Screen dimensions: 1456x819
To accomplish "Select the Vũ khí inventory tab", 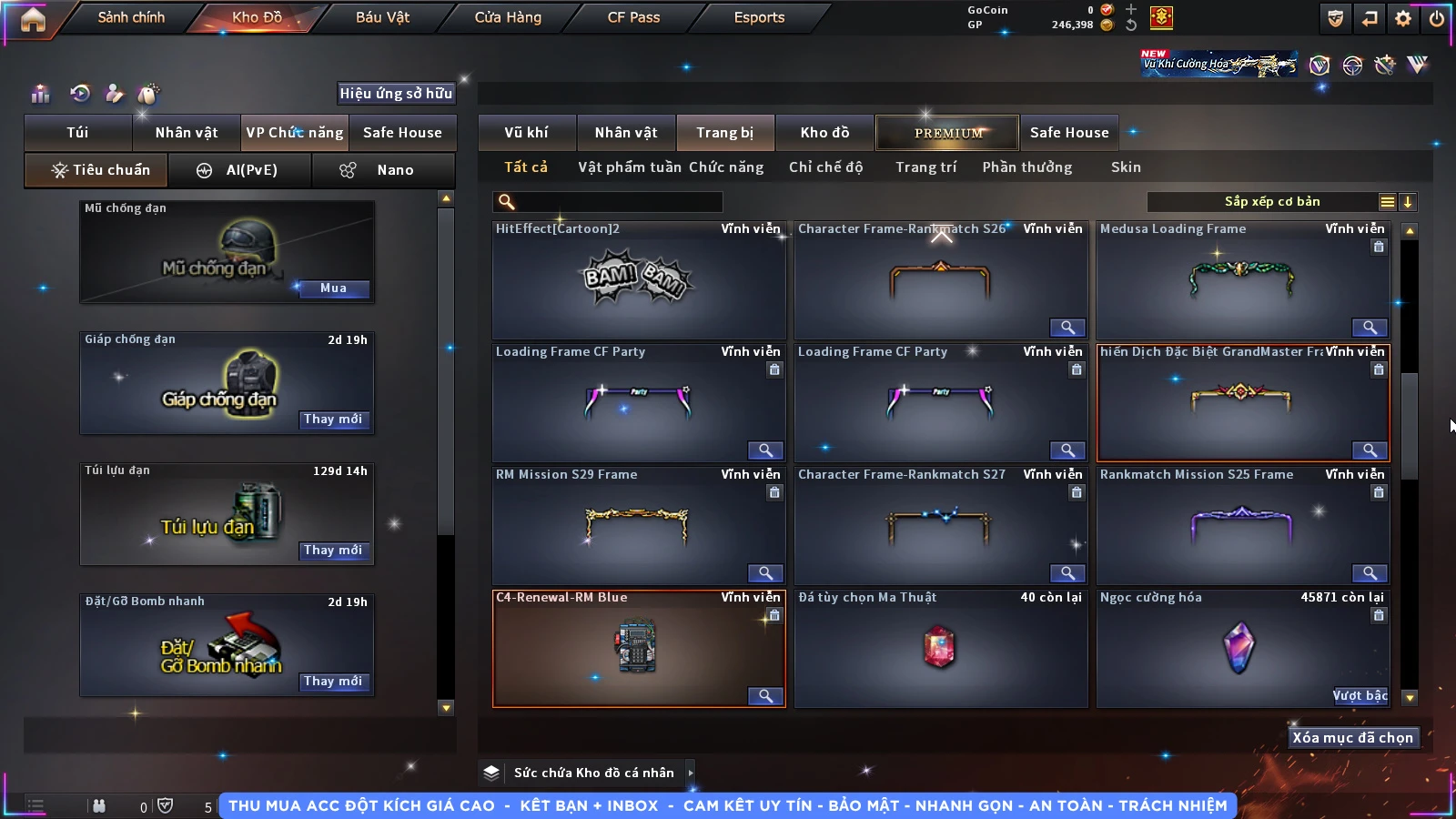I will coord(526,133).
